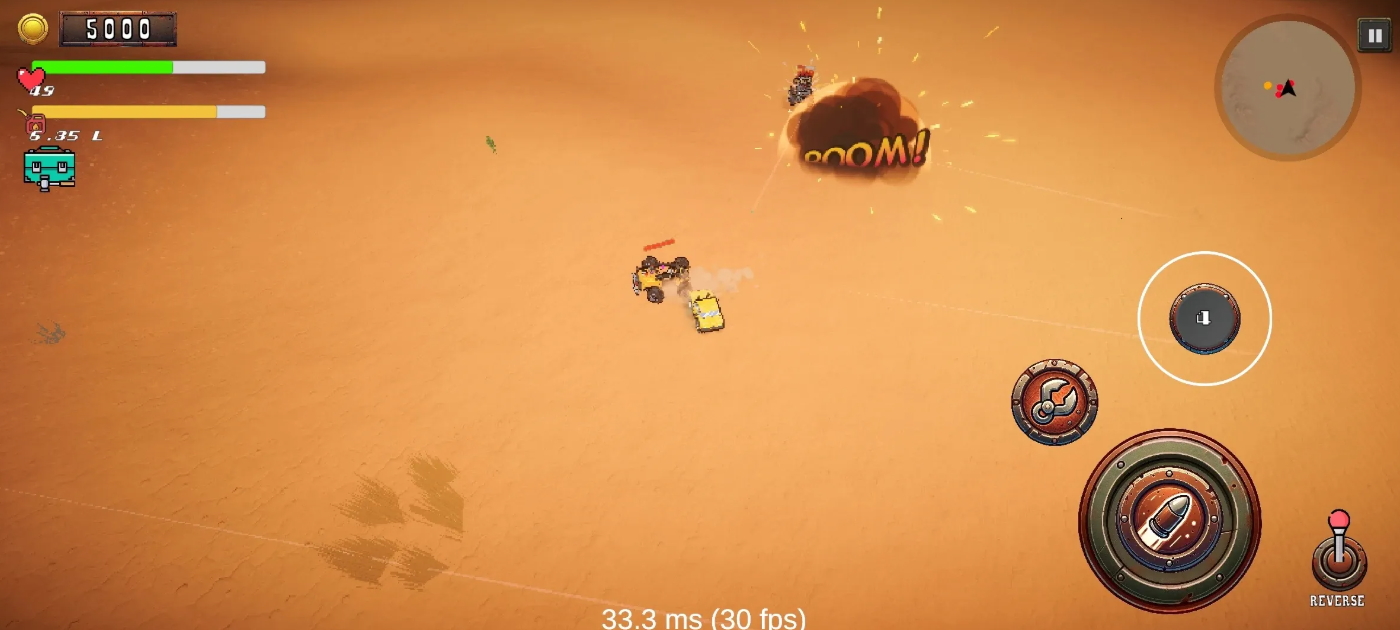
Task: Click the circular minimap
Action: tap(1287, 88)
